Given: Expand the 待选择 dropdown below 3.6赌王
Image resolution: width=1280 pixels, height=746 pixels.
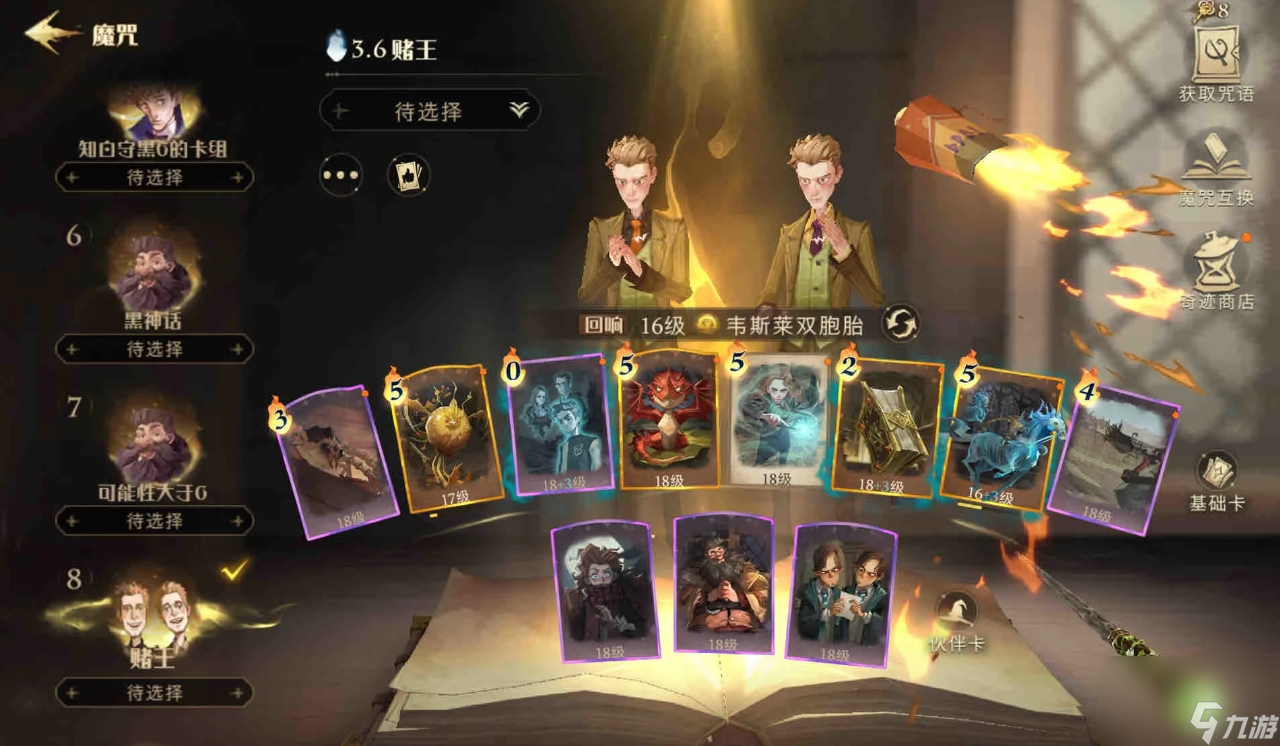Looking at the screenshot, I should (x=428, y=110).
